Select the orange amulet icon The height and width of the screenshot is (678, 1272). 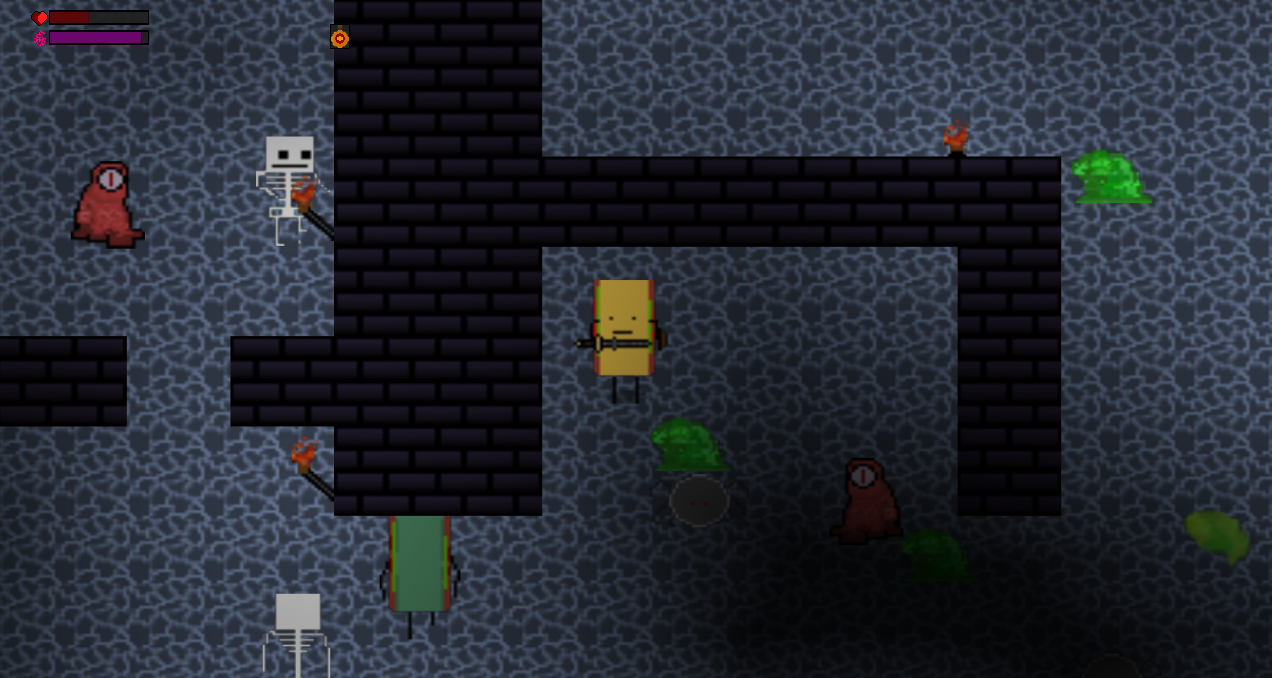pos(340,37)
